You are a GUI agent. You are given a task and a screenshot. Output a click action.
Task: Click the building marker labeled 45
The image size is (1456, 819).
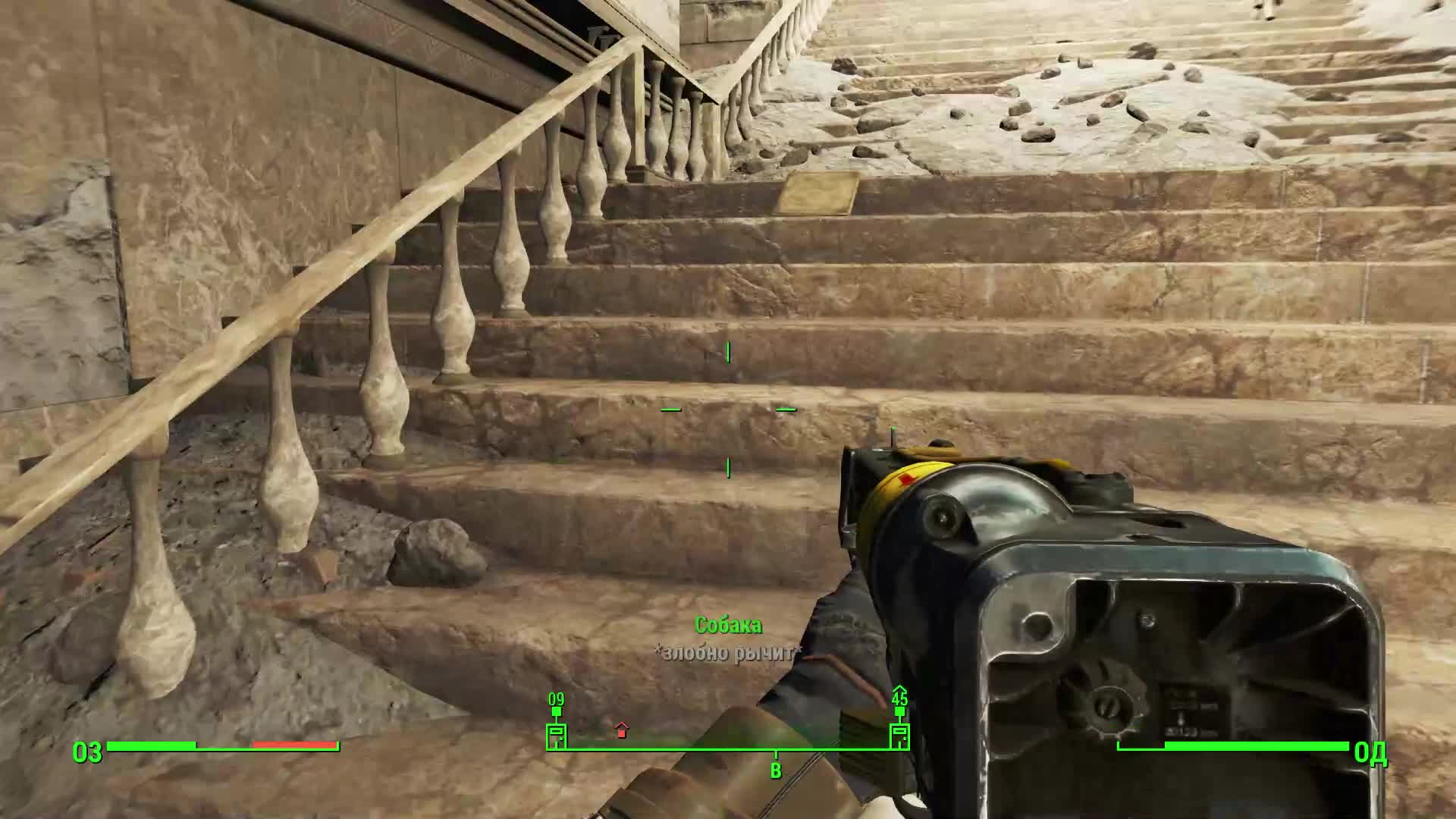coord(900,736)
